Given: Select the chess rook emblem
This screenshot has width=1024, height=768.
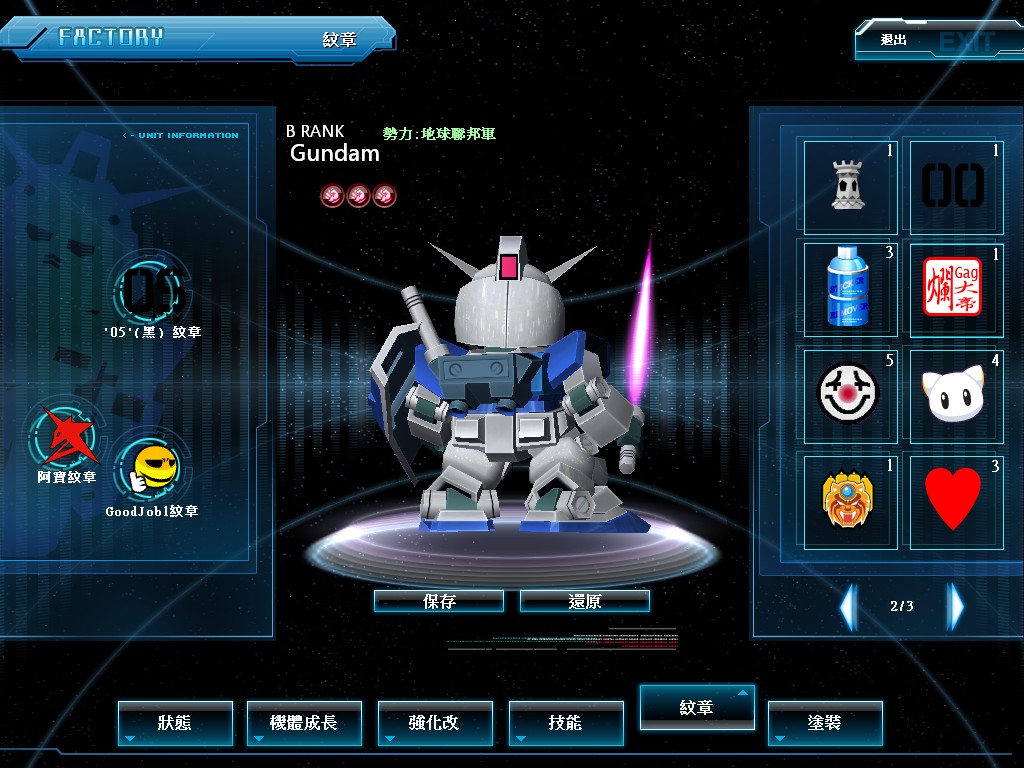Looking at the screenshot, I should (848, 186).
